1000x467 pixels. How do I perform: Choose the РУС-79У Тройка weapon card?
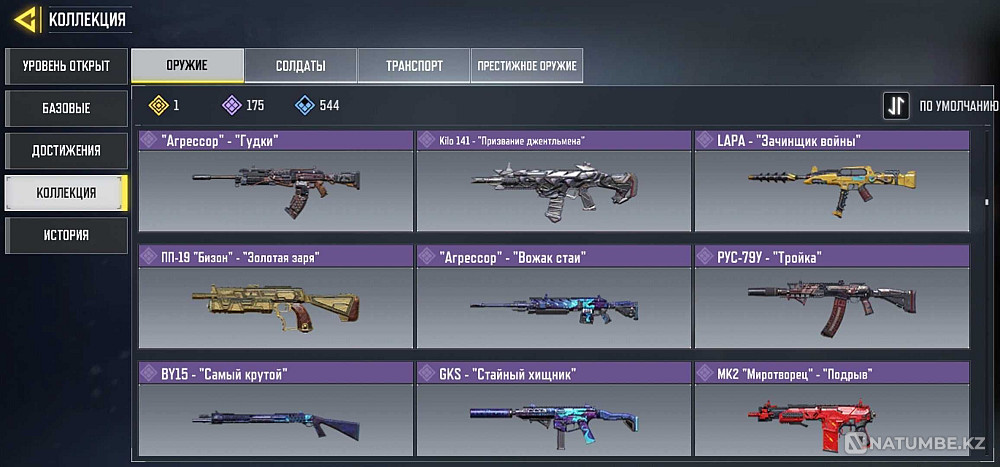pos(830,297)
